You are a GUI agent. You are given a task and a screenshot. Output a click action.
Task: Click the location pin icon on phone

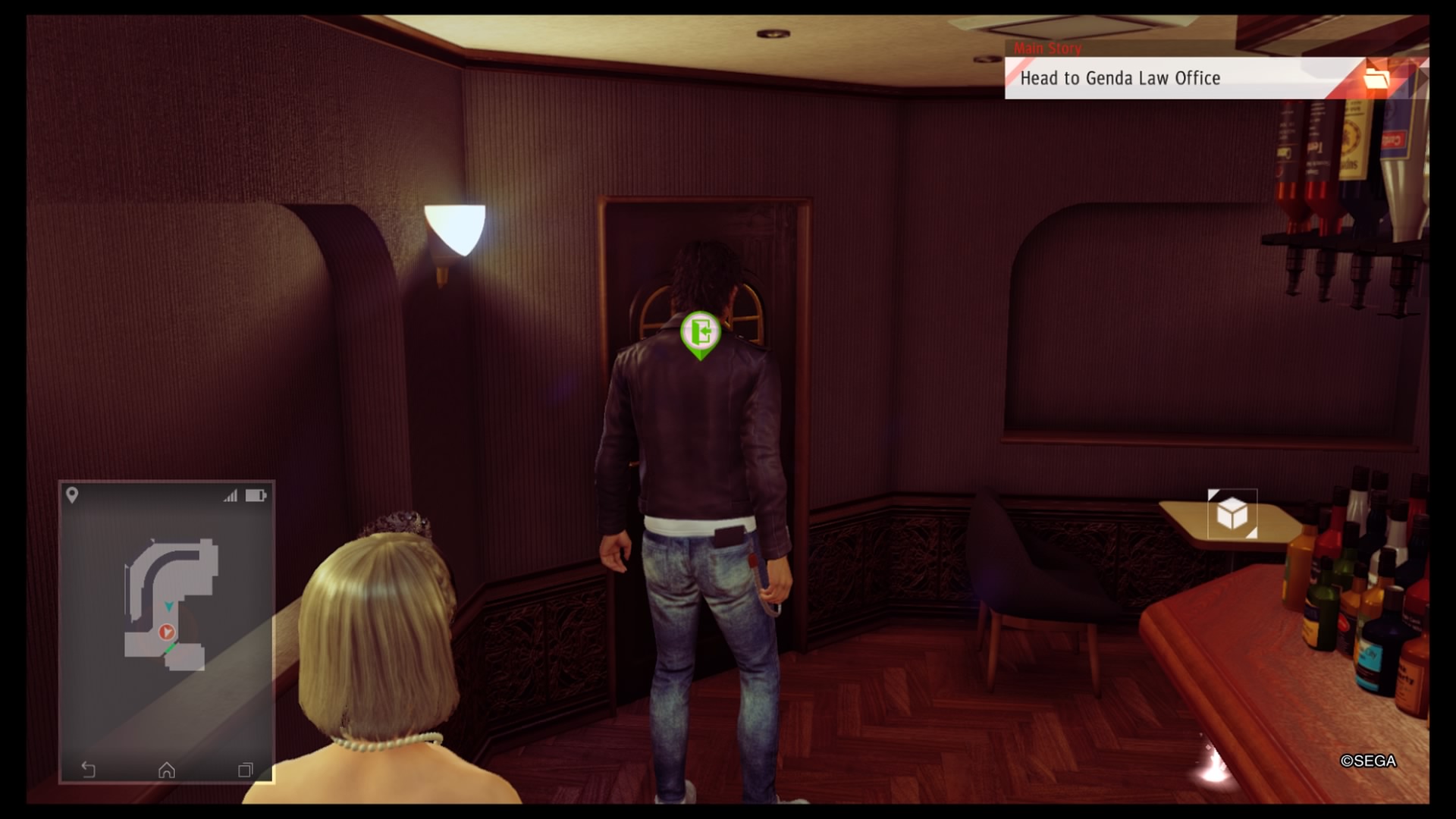[x=72, y=495]
